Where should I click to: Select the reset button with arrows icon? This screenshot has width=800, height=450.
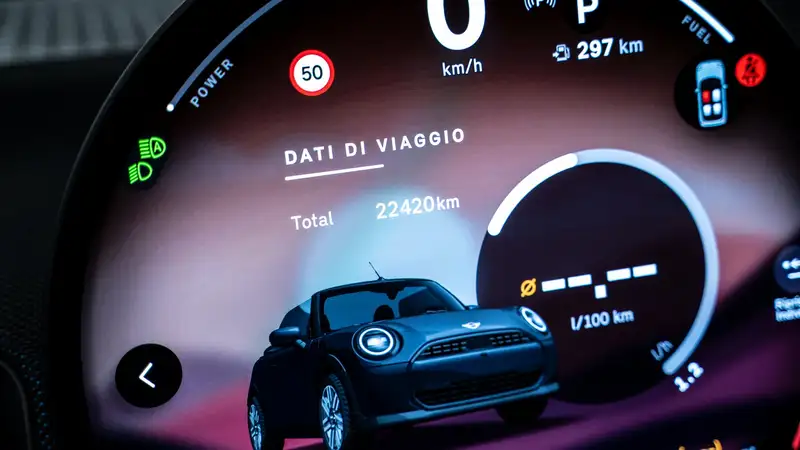click(789, 270)
